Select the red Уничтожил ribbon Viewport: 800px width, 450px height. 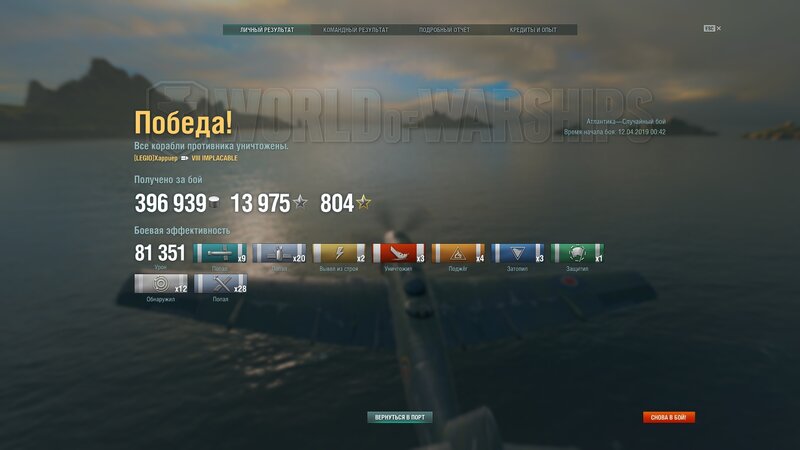point(399,254)
